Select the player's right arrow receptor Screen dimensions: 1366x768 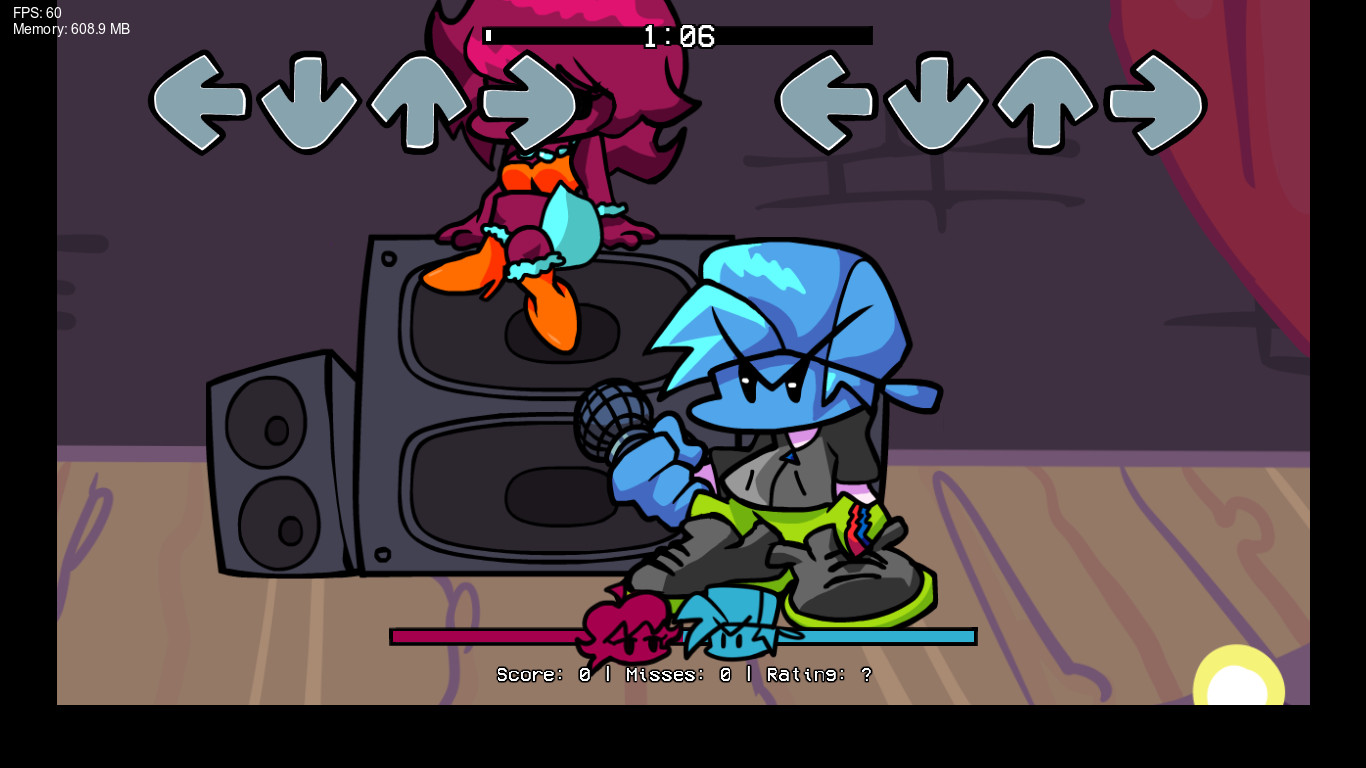point(1157,100)
